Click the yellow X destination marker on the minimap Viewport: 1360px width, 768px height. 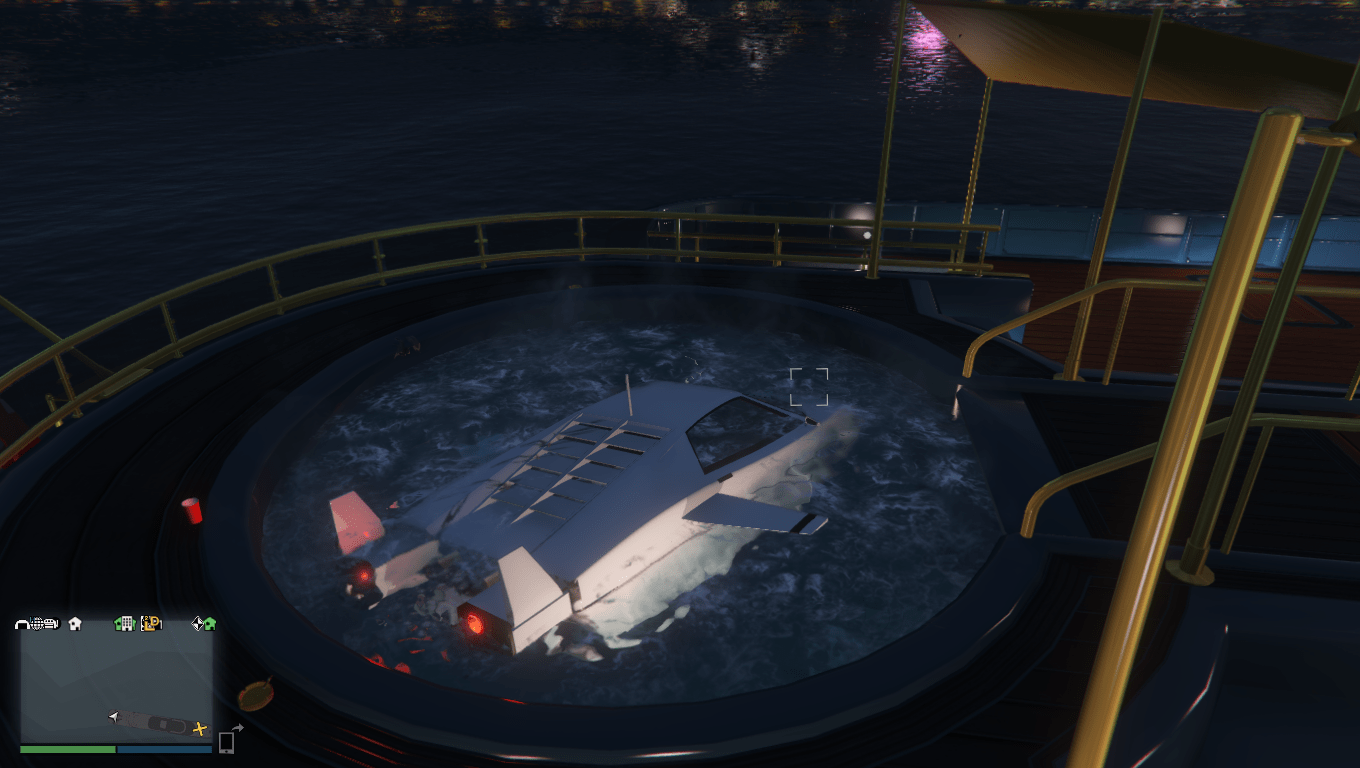(199, 729)
